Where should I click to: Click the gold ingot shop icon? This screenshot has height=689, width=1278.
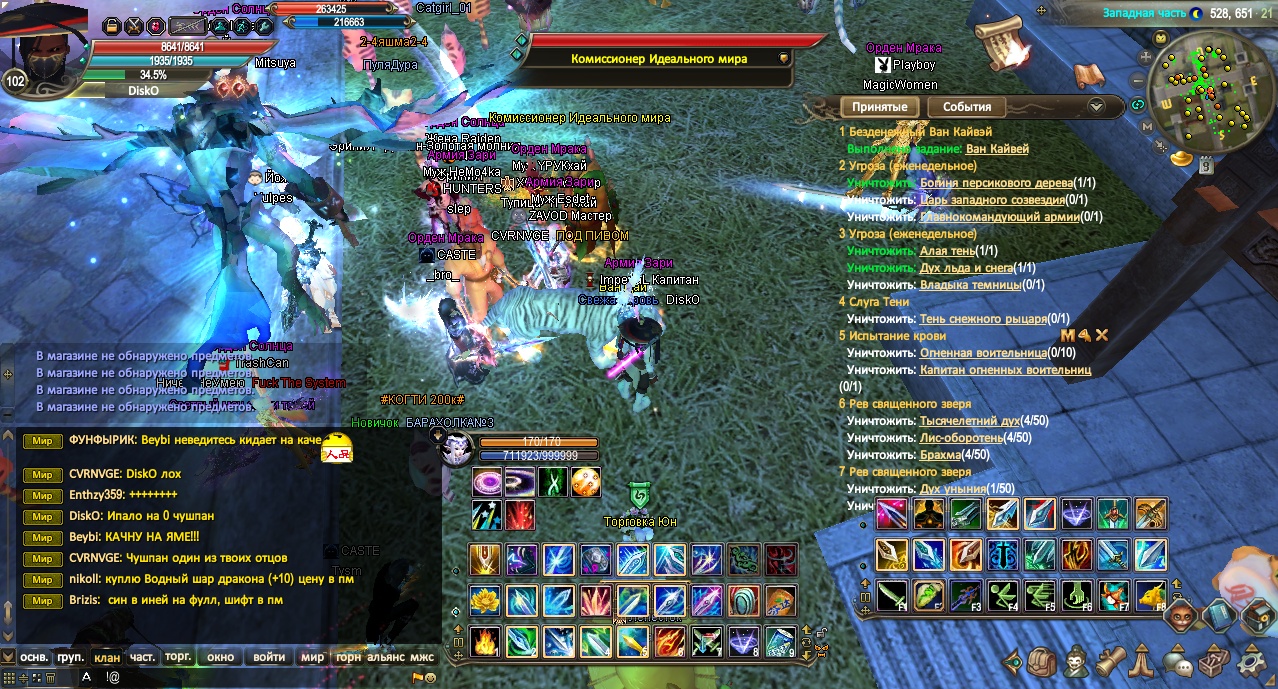[x=1181, y=158]
